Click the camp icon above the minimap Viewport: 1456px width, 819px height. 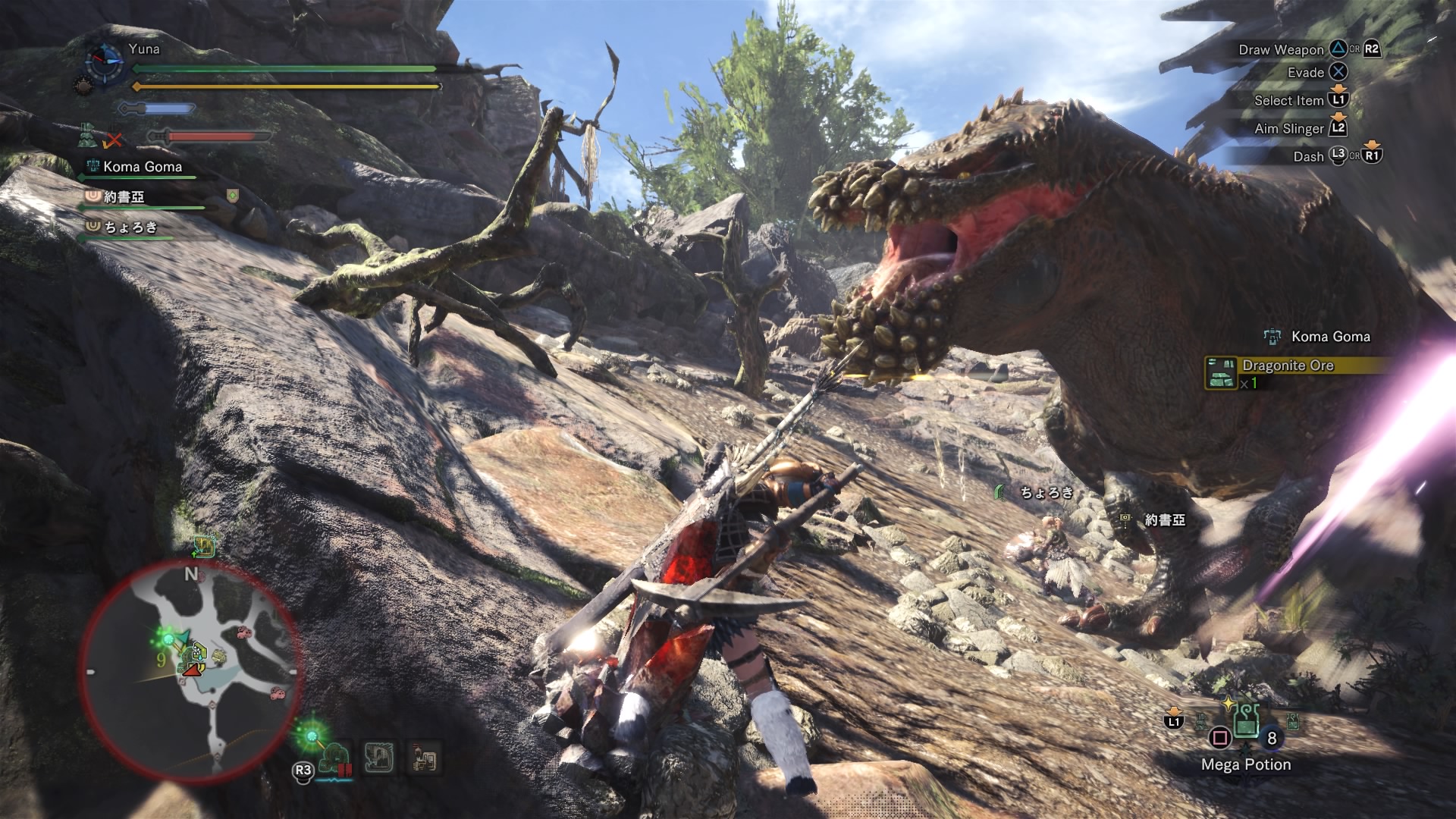(x=204, y=546)
